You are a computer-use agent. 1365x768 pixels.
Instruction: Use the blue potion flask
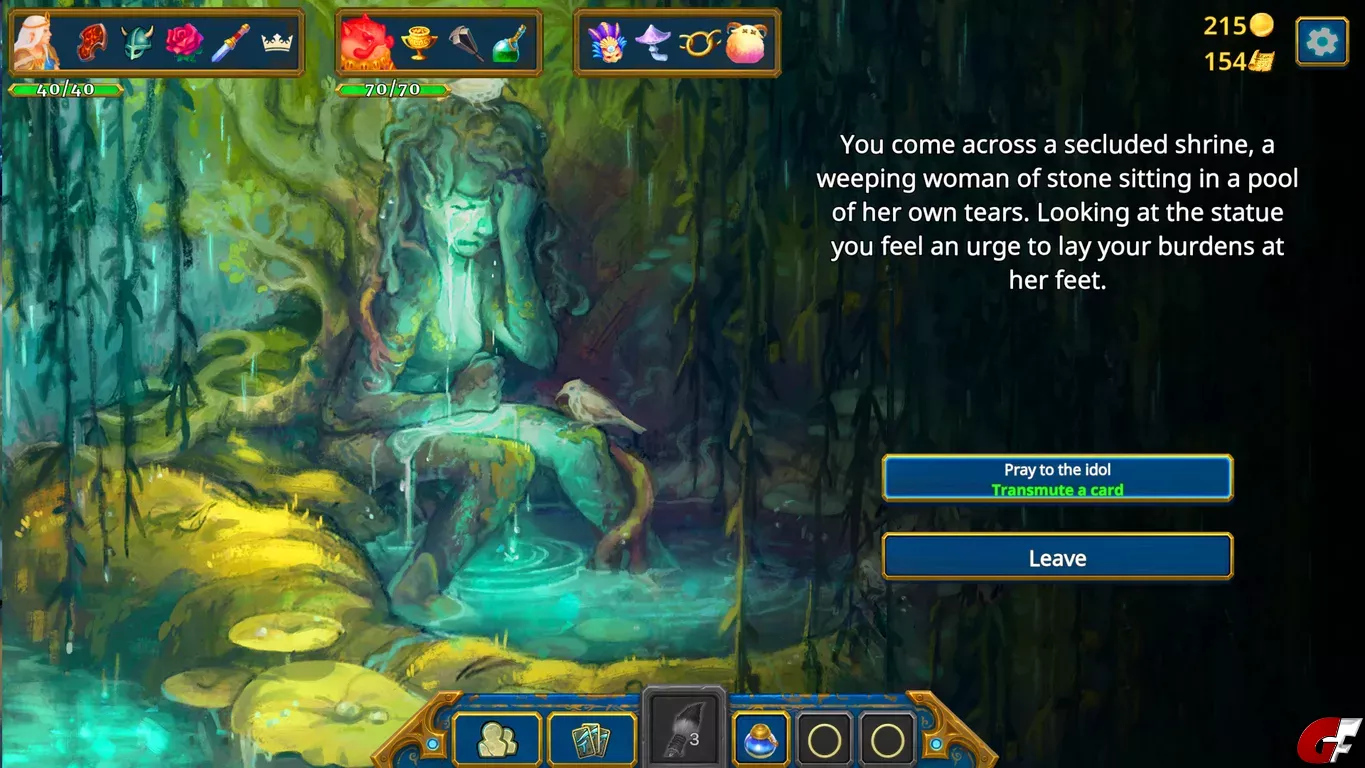click(761, 741)
